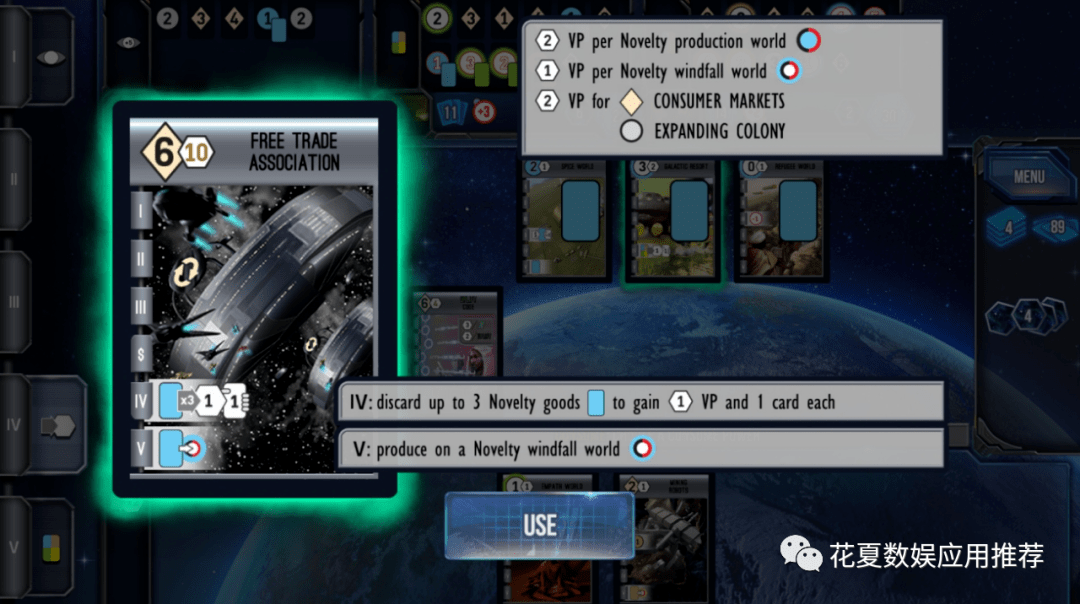Viewport: 1080px width, 604px height.
Task: Show the draw deck count of 4
Action: 1008,228
